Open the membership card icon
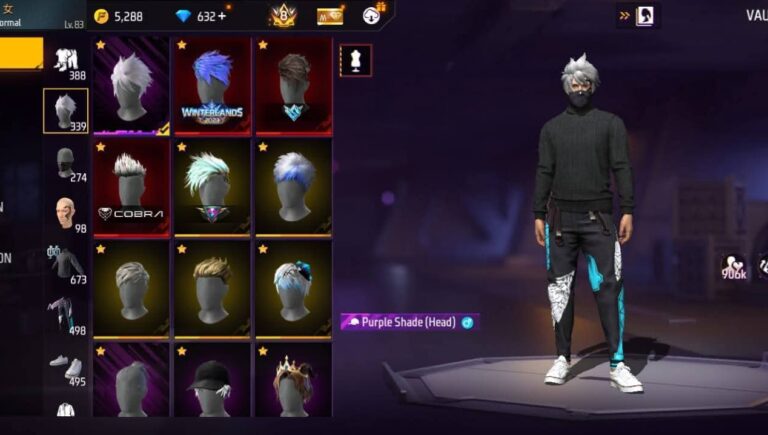 [x=330, y=16]
